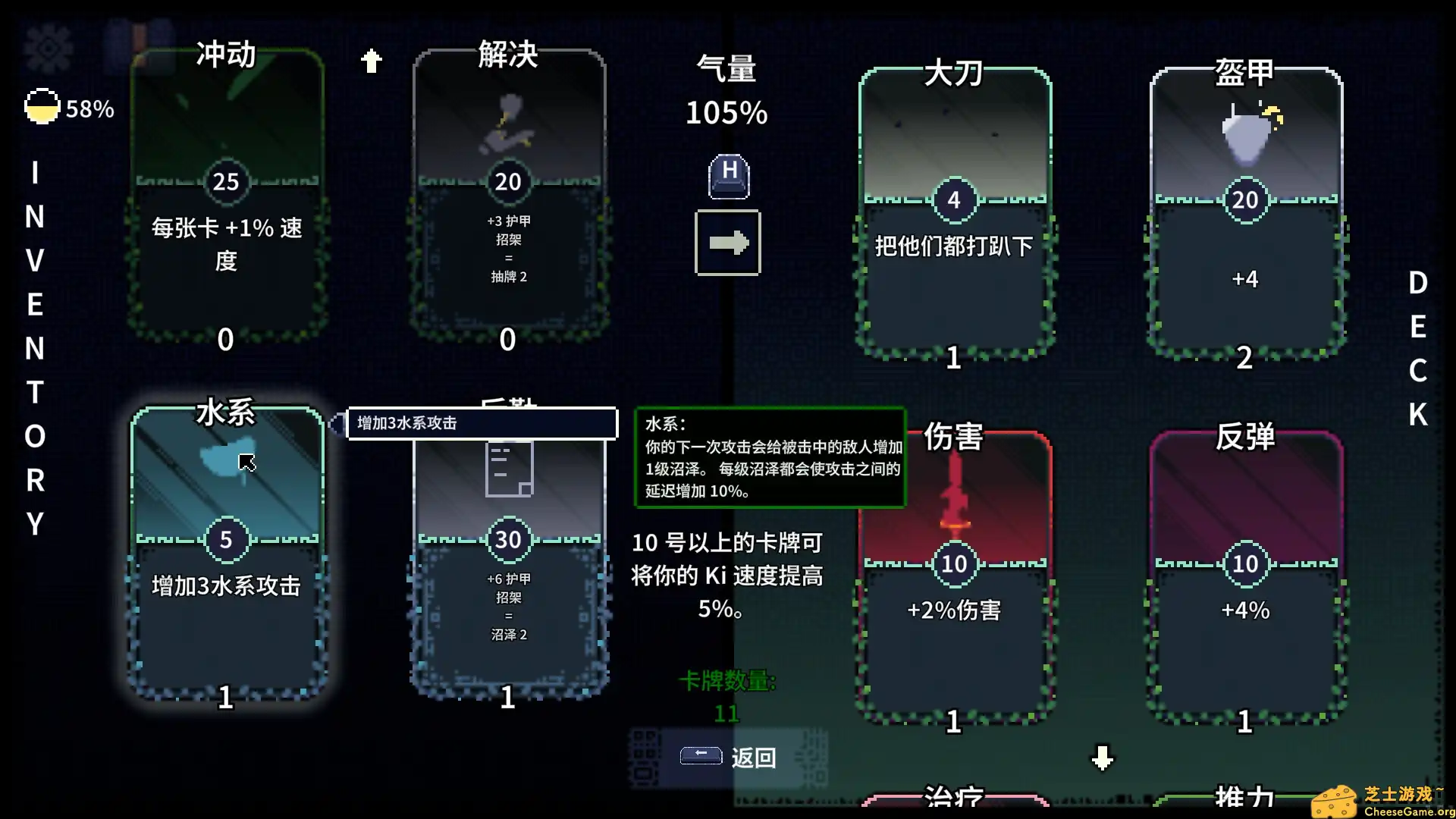This screenshot has height=819, width=1456.
Task: Click the 58% bowl progress indicator
Action: pyautogui.click(x=42, y=106)
